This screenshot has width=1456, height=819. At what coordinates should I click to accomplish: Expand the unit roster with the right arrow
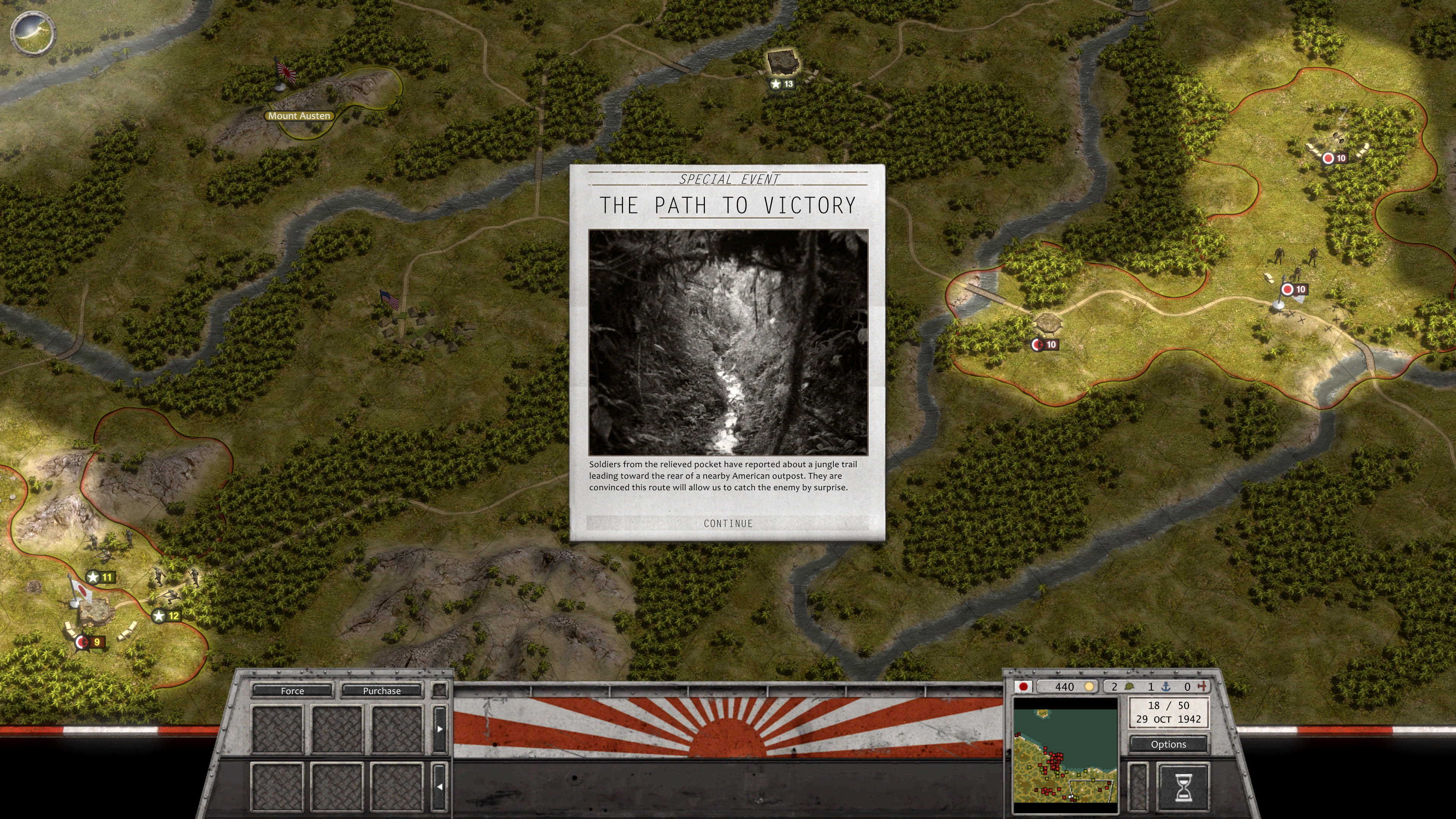click(x=440, y=729)
